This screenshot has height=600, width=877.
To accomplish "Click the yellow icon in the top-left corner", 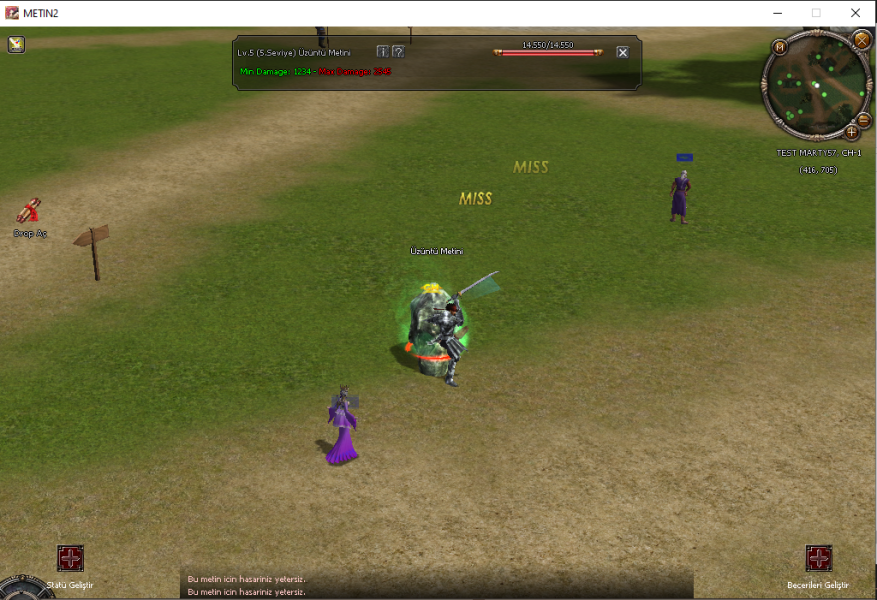I will pyautogui.click(x=17, y=44).
